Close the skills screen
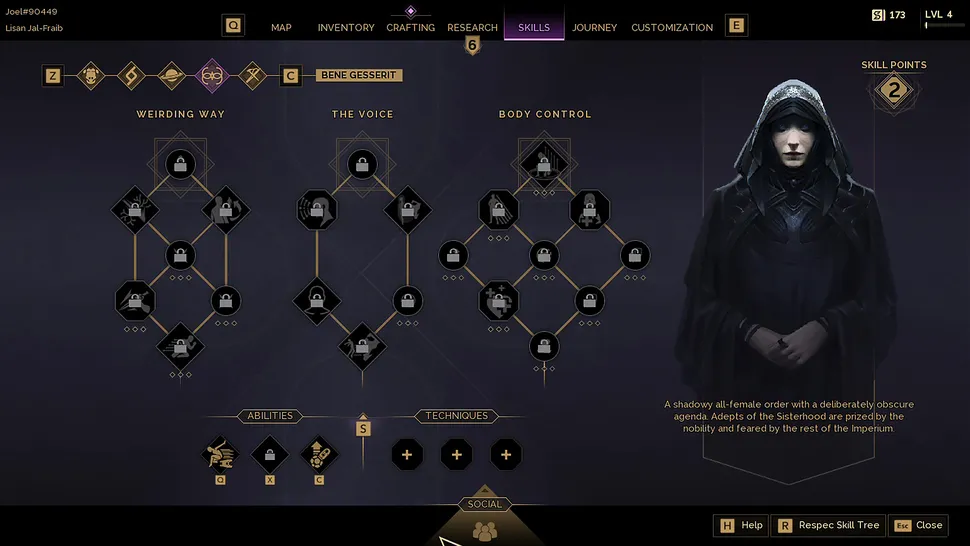Image resolution: width=970 pixels, height=546 pixels. pyautogui.click(x=918, y=525)
